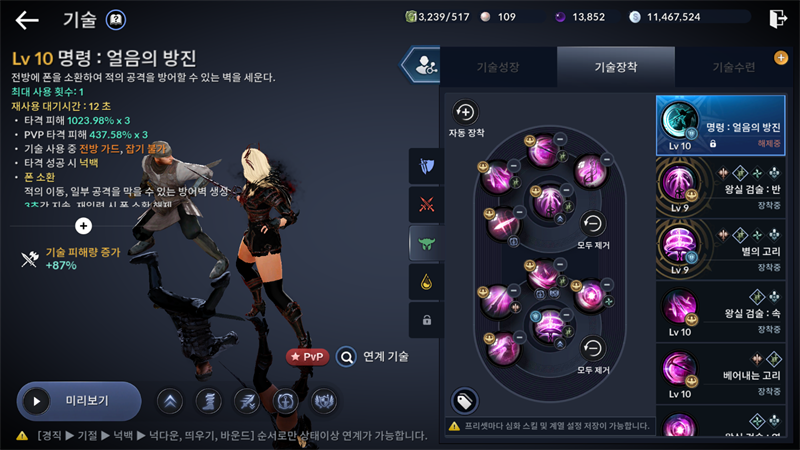
Task: Collapse the skill panel with arrow tab
Action: click(420, 65)
